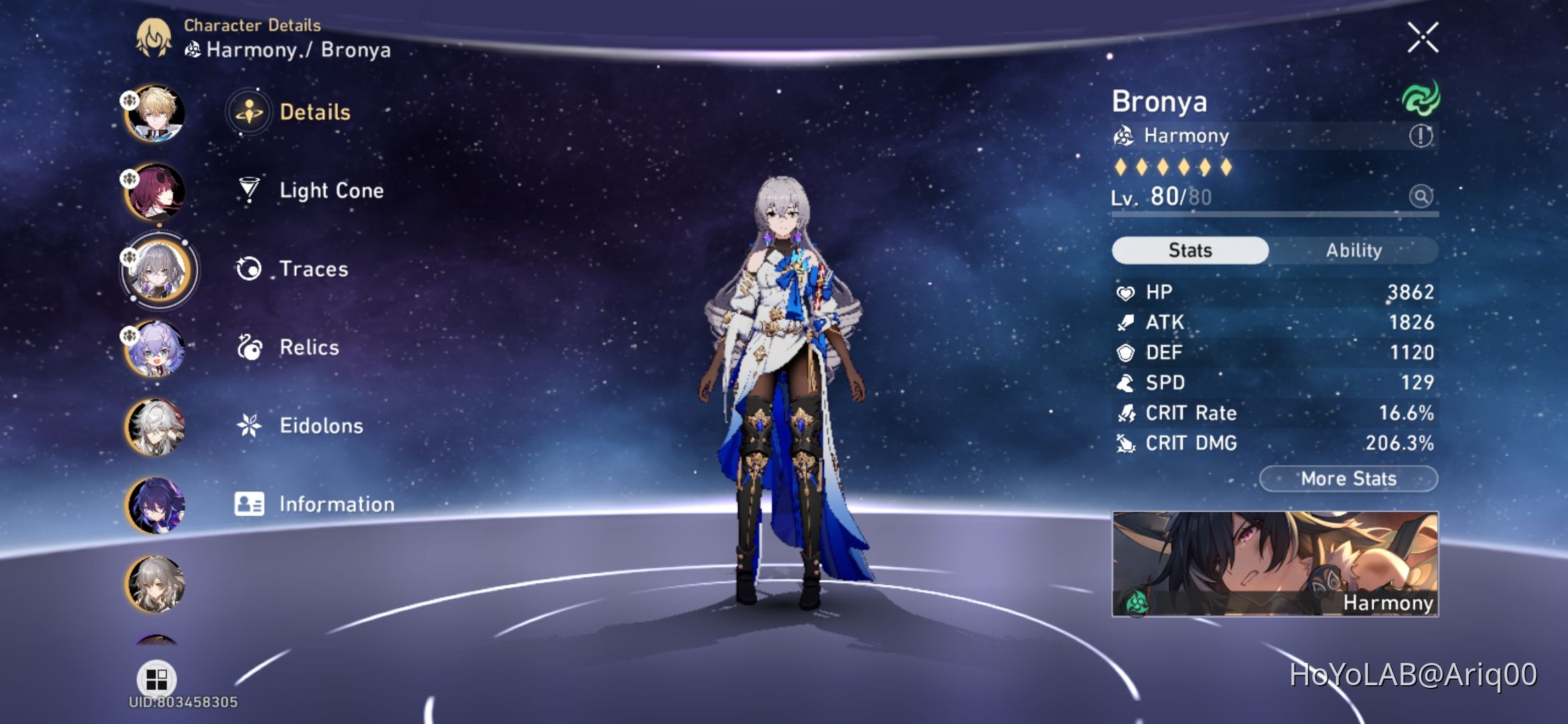
Task: Open the Traces icon
Action: pos(249,269)
